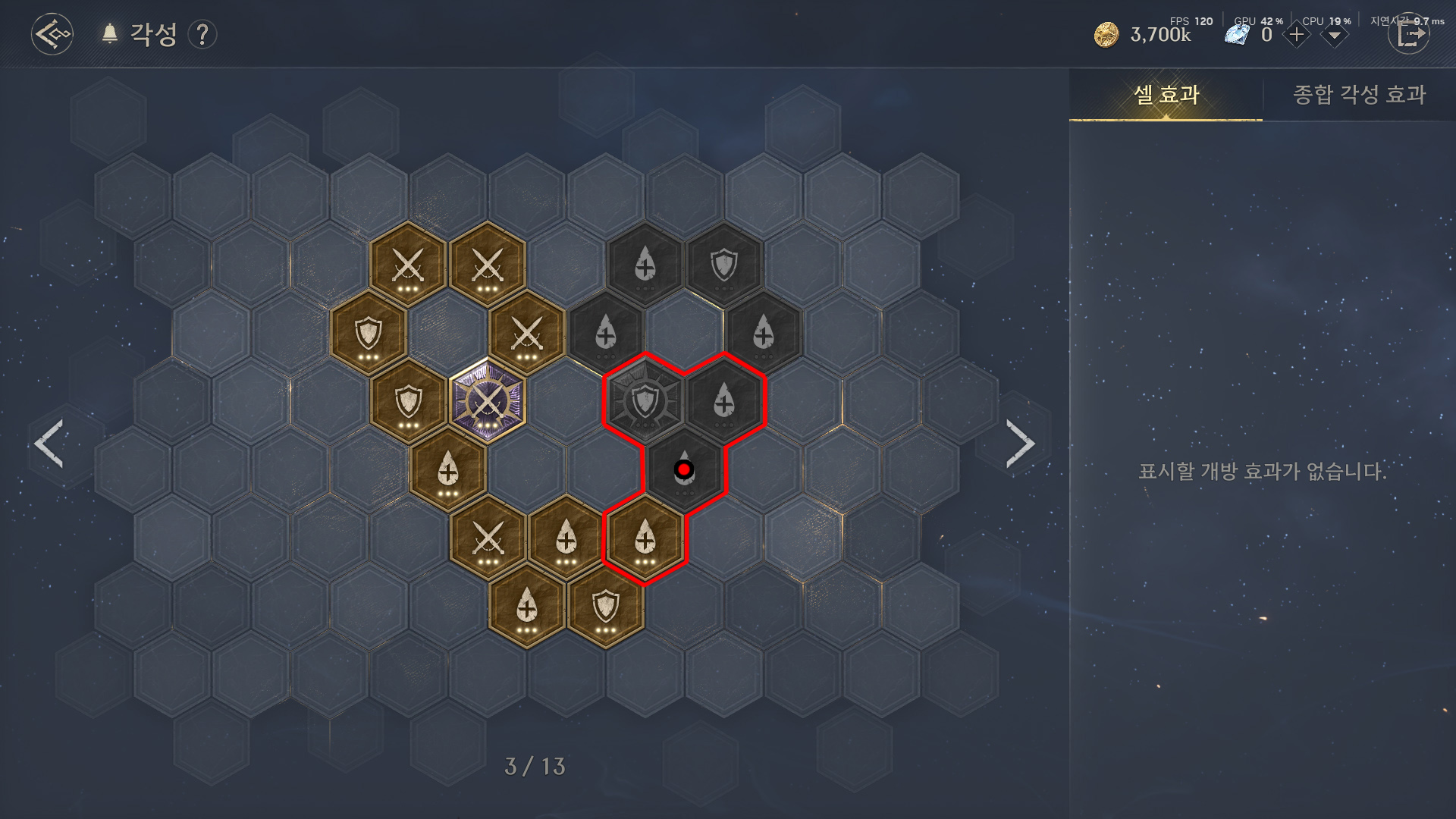Go to the previous awakening page
1456x819 pixels.
(49, 444)
